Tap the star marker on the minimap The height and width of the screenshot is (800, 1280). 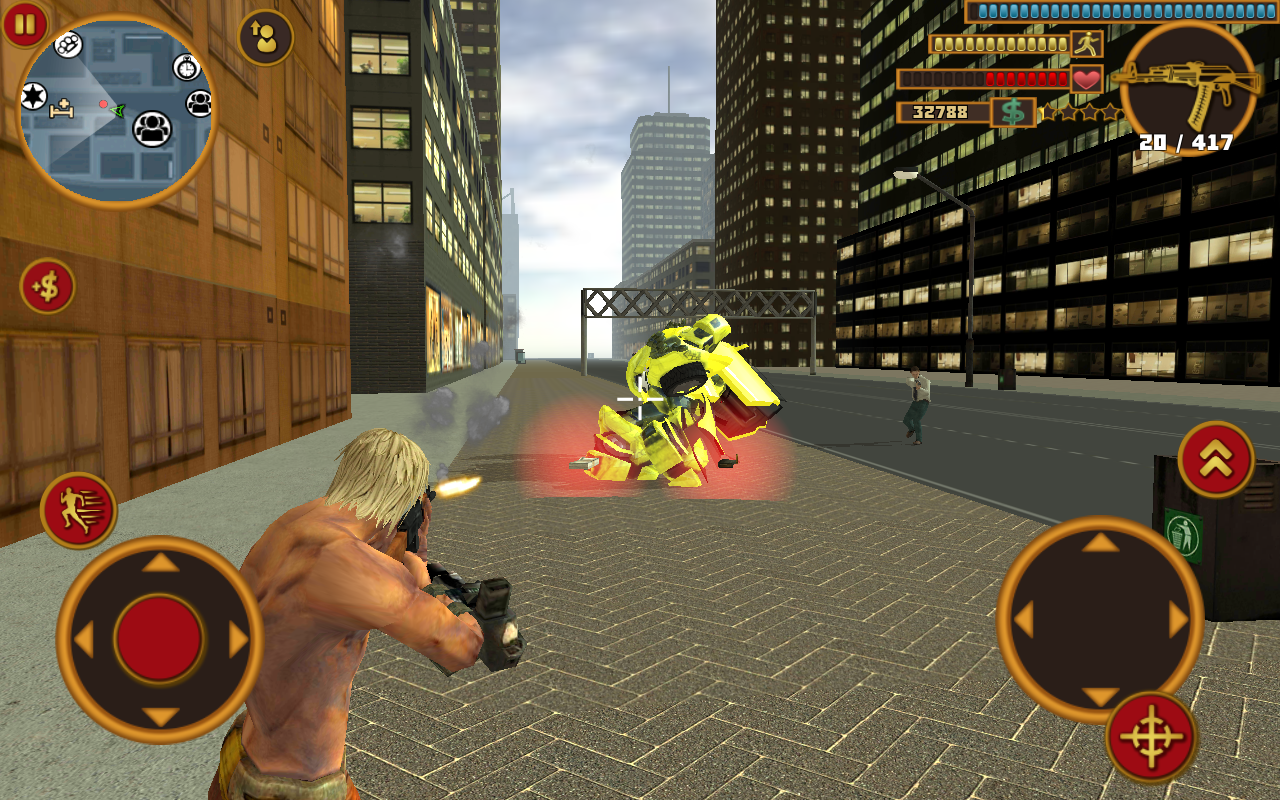click(33, 95)
